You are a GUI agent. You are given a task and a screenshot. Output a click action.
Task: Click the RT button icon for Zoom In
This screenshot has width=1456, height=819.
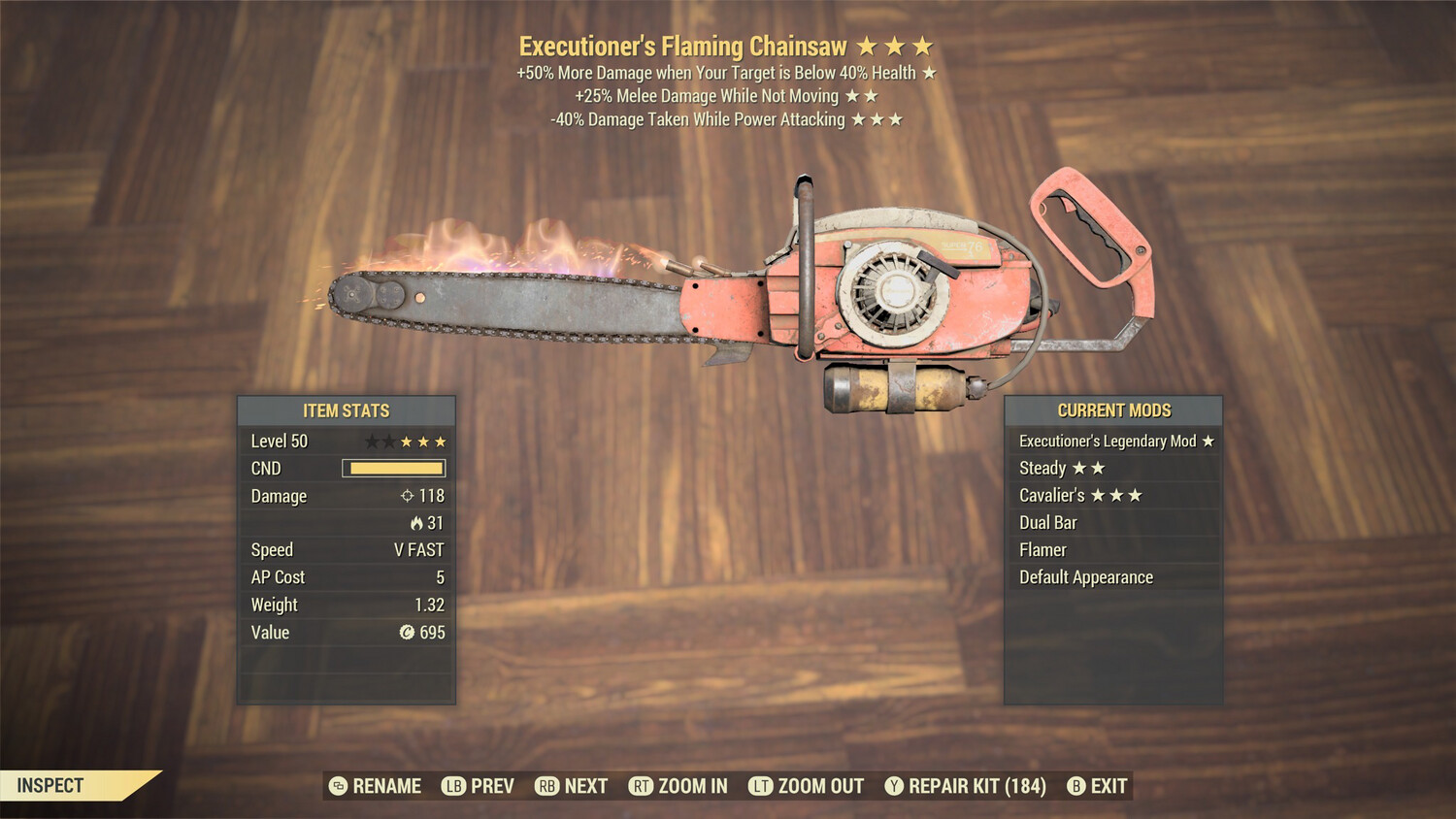[x=642, y=786]
